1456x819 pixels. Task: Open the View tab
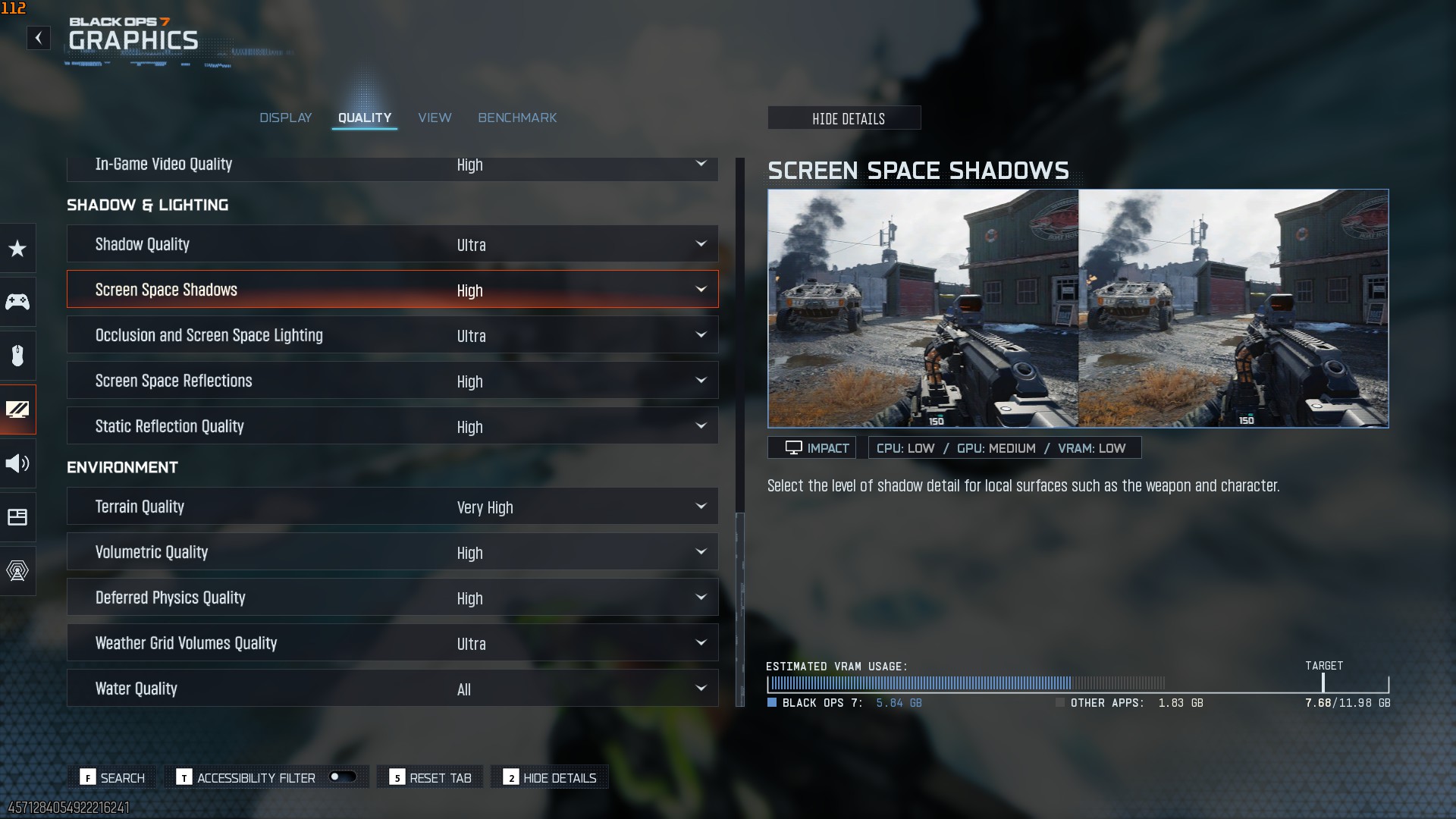click(x=435, y=118)
